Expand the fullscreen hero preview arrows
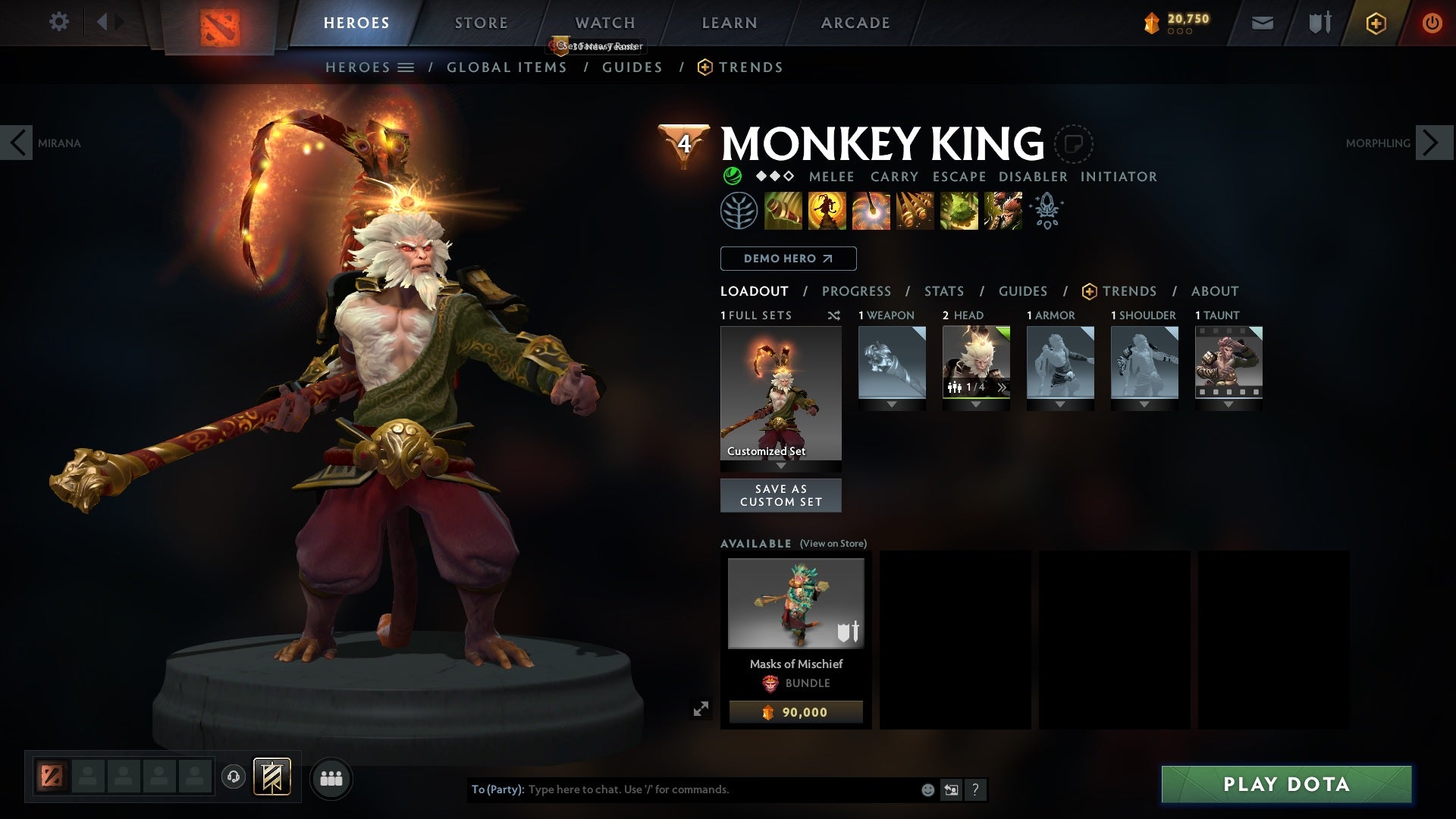The image size is (1456, 819). tap(702, 707)
